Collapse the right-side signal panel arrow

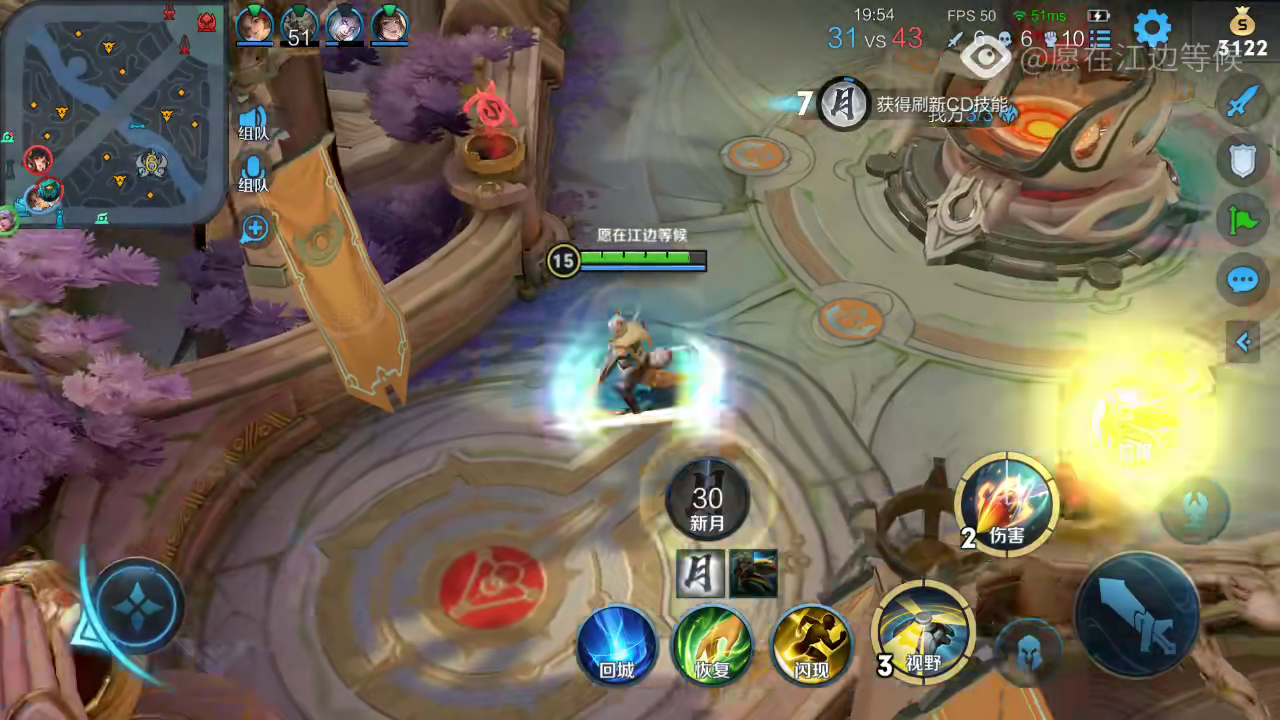click(1243, 343)
